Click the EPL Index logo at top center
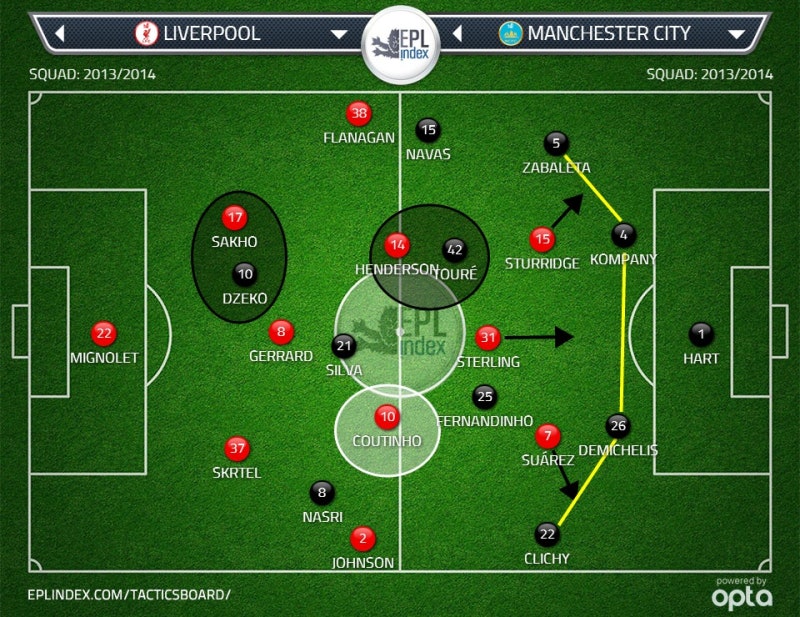Screen dimensions: 800x617 point(399,44)
